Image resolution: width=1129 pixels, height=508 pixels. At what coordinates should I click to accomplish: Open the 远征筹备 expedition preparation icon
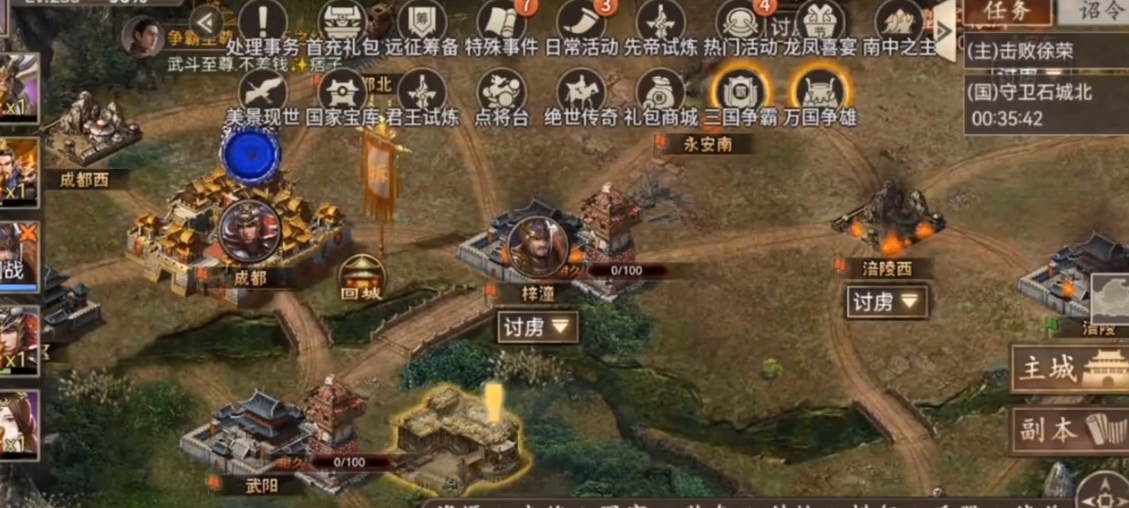point(422,23)
